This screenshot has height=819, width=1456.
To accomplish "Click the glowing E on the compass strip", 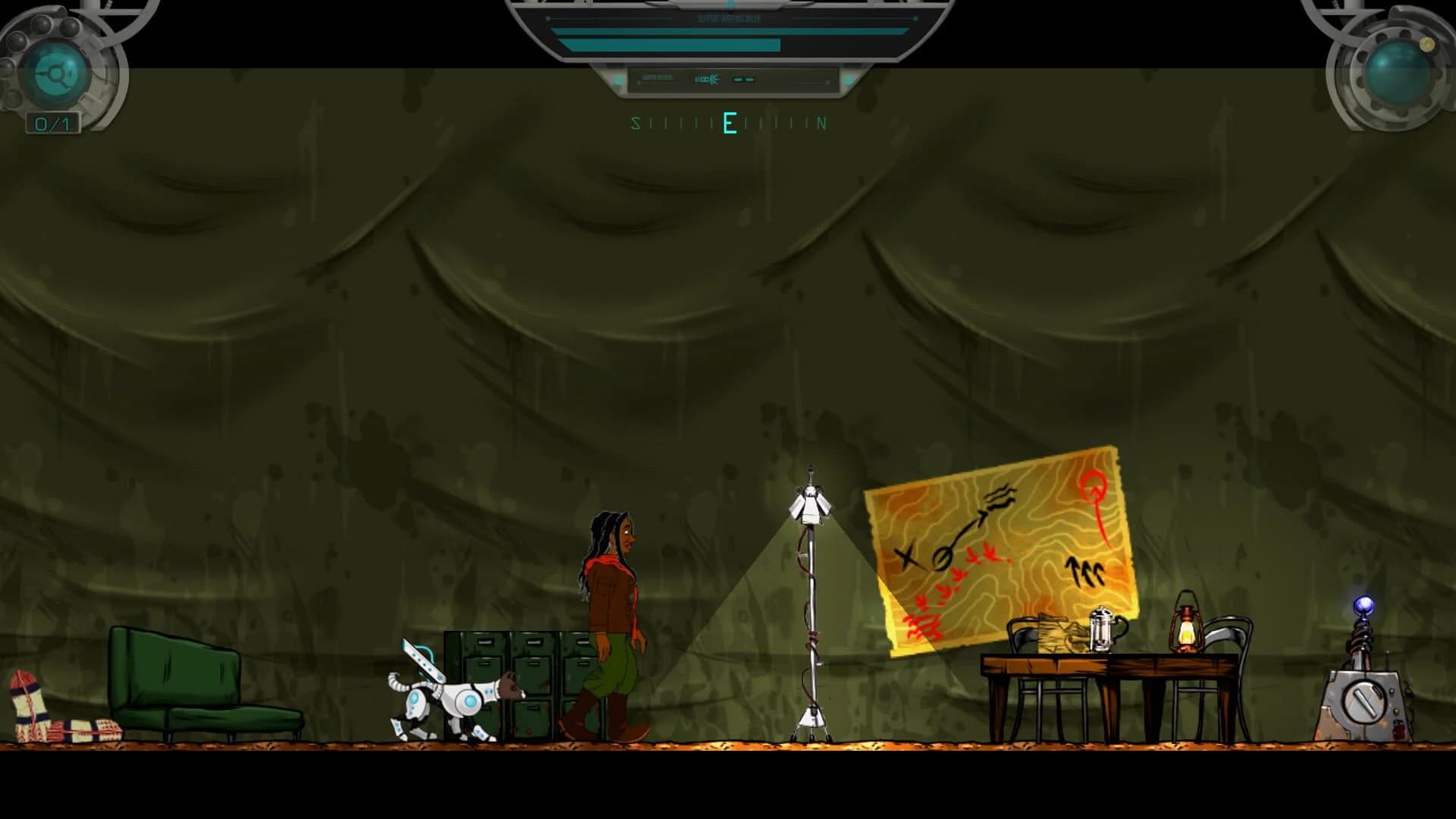I will pyautogui.click(x=729, y=124).
